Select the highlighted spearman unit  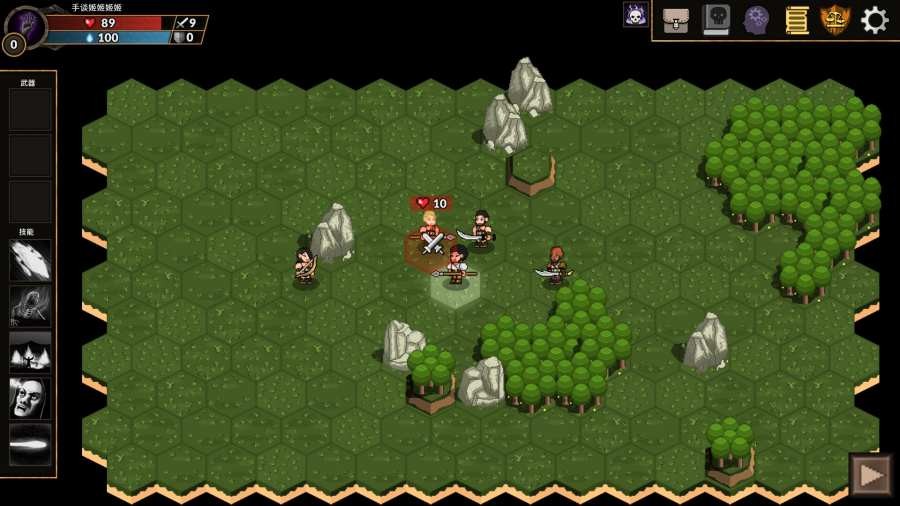[456, 268]
